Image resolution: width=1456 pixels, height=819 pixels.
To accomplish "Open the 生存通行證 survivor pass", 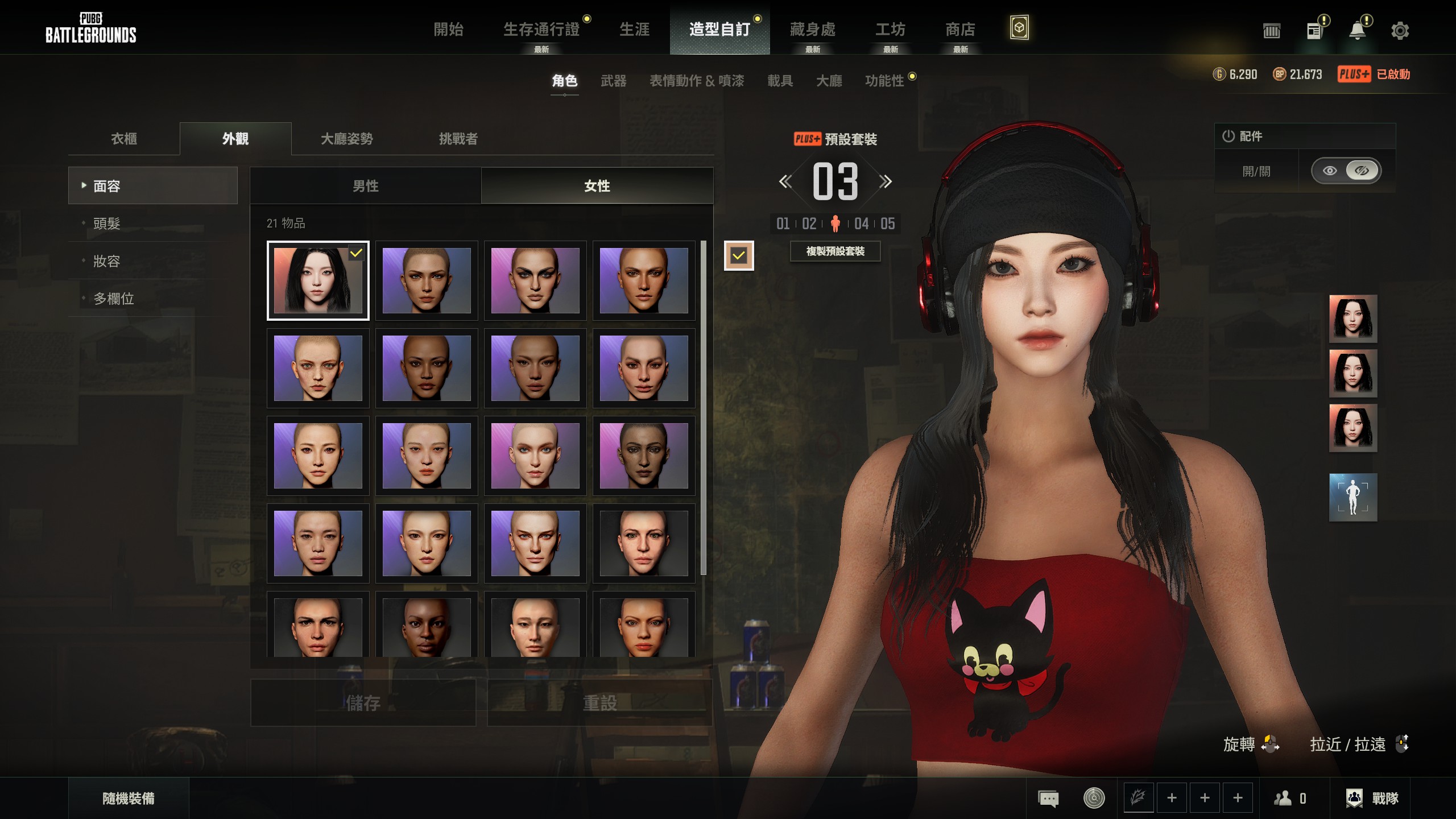I will coord(541,30).
